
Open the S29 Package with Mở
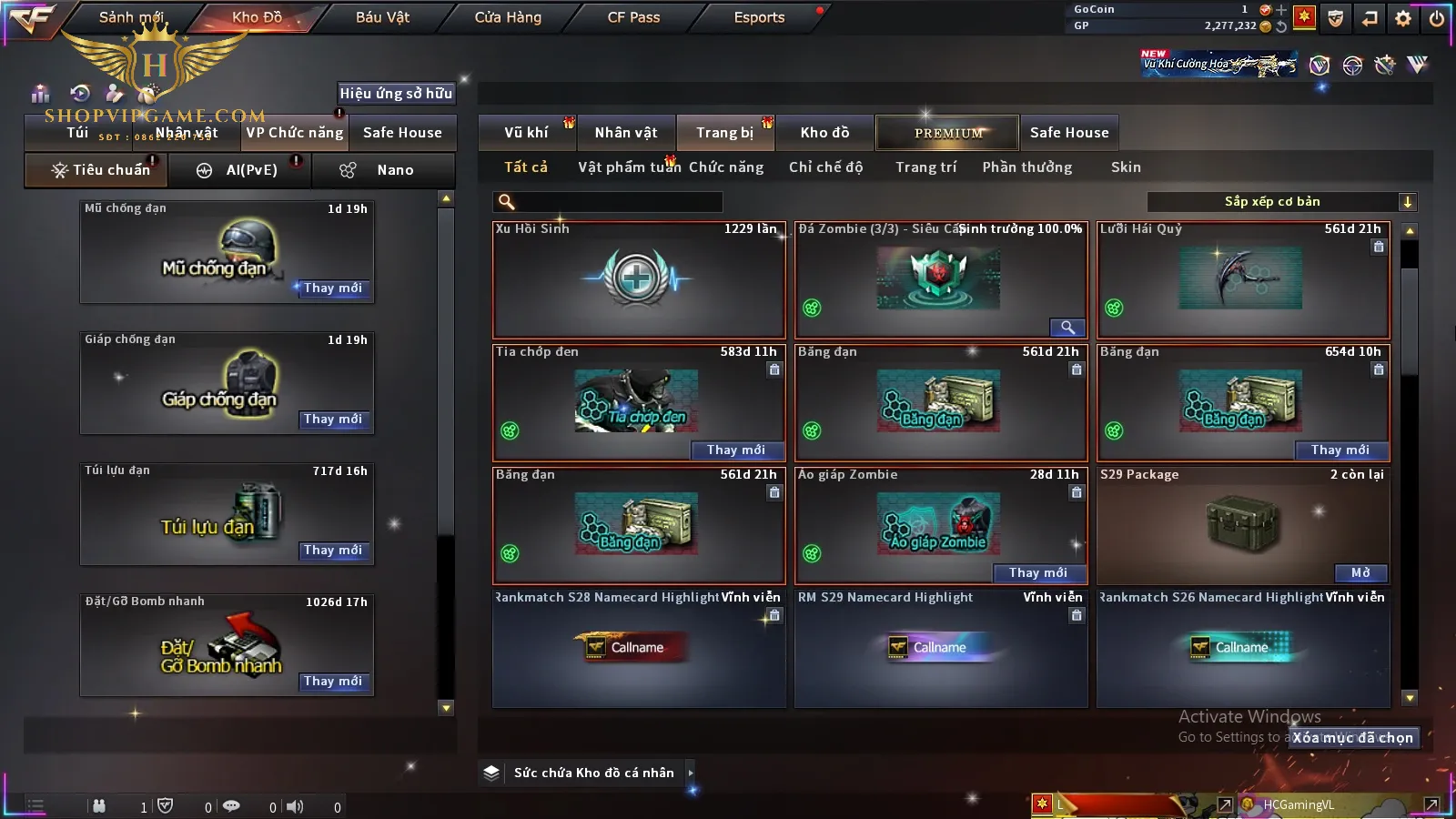point(1360,572)
